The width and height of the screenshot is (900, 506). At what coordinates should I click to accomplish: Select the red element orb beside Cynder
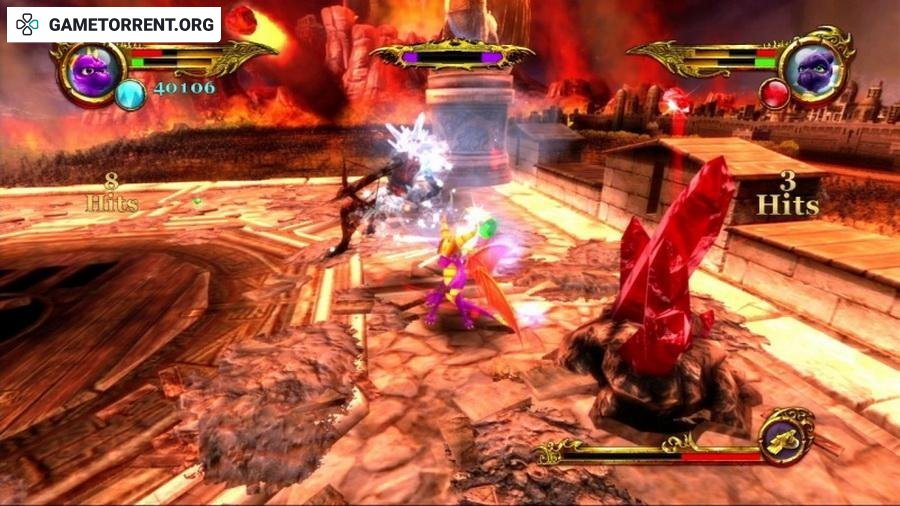pos(776,95)
